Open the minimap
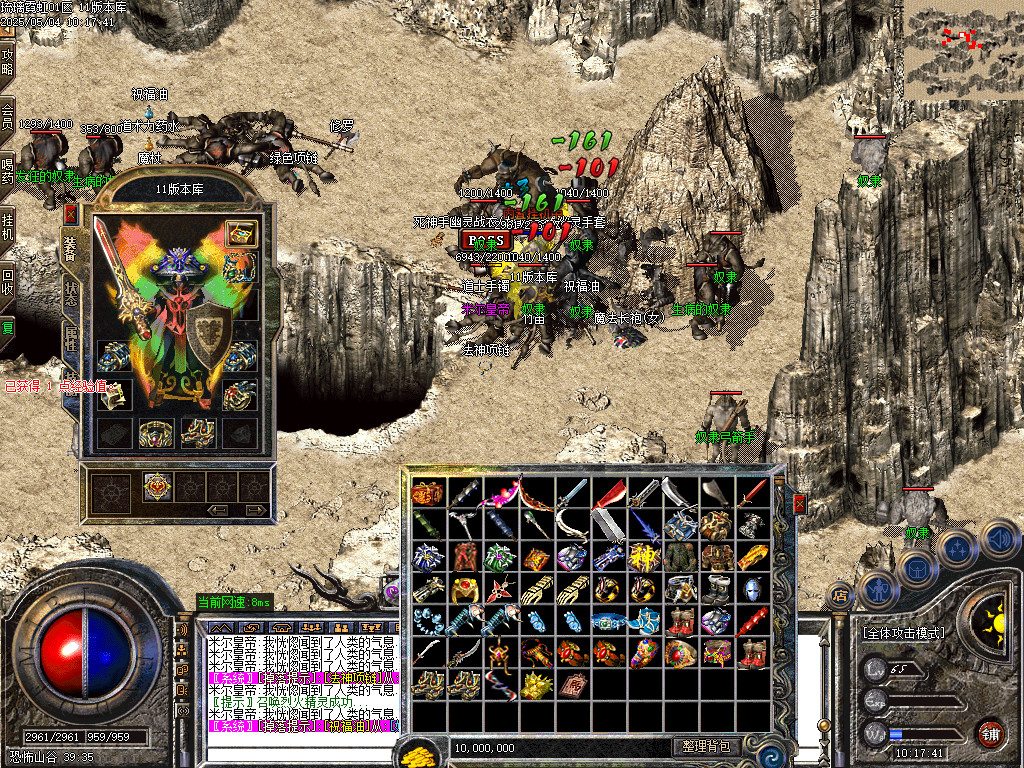Viewport: 1024px width, 768px height. point(963,50)
